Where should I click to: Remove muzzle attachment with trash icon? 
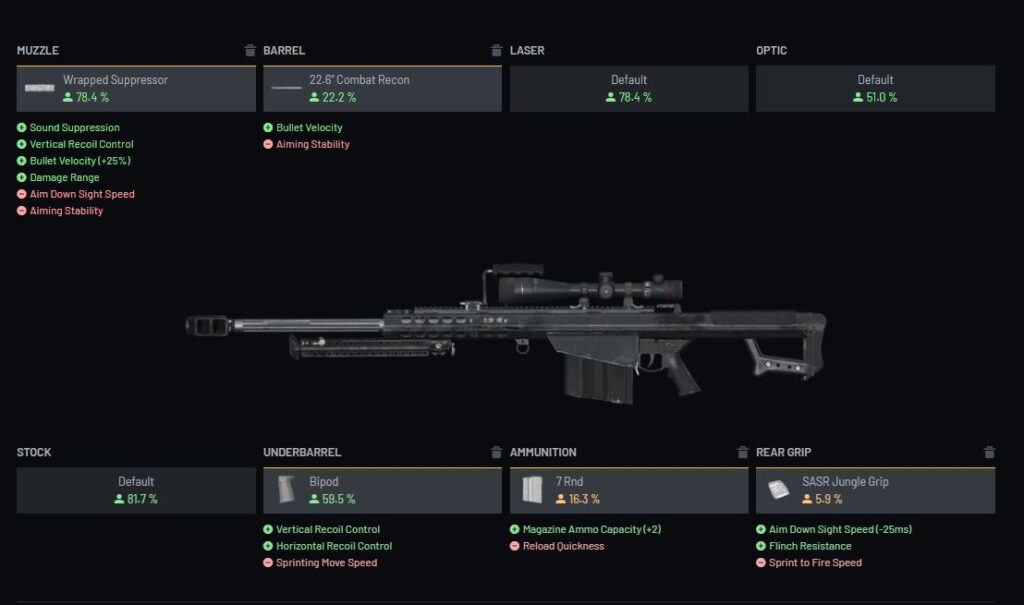click(x=250, y=51)
